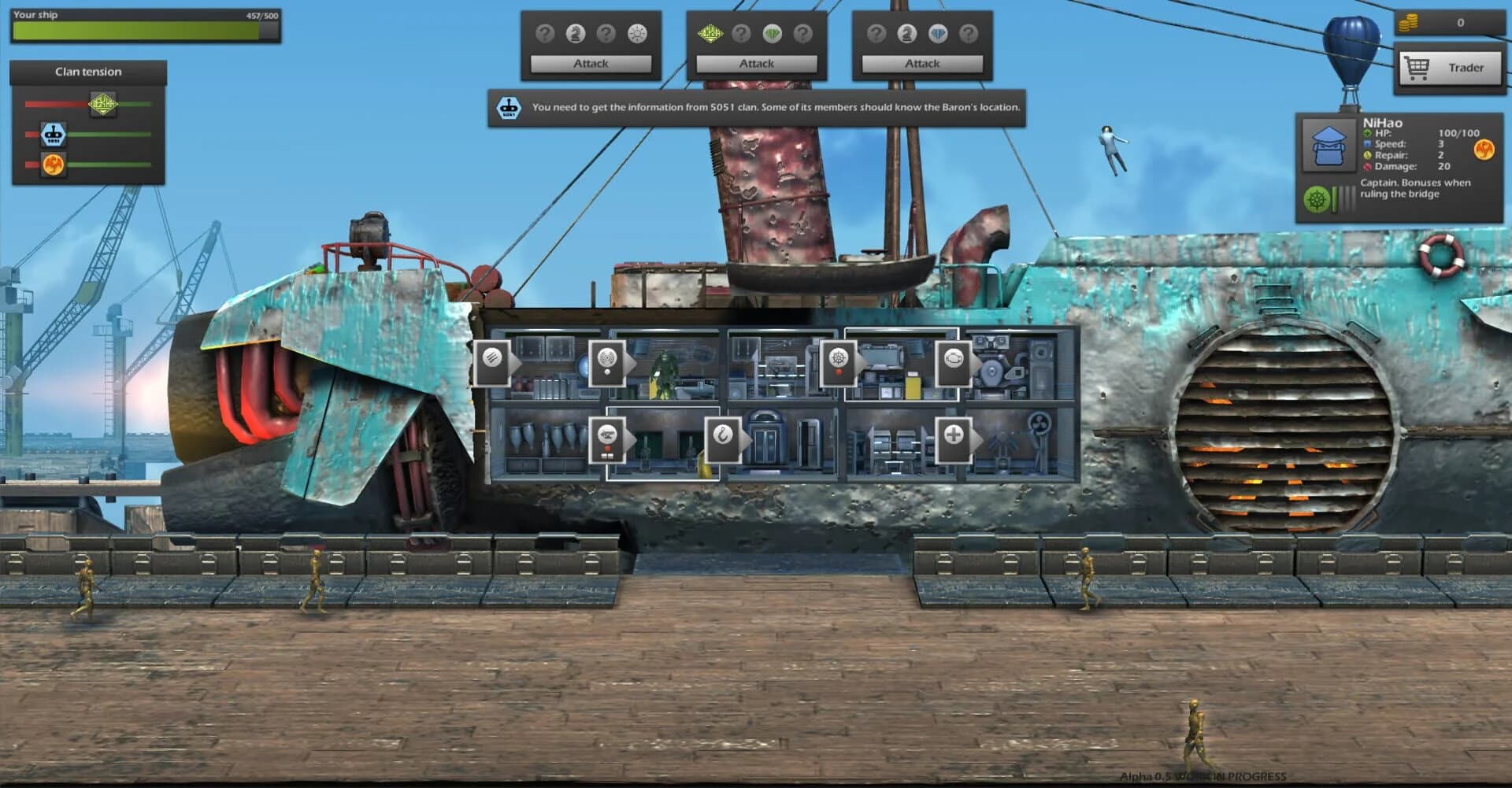The image size is (1512, 788).
Task: Expand the left attack panel sun icon
Action: pos(637,32)
